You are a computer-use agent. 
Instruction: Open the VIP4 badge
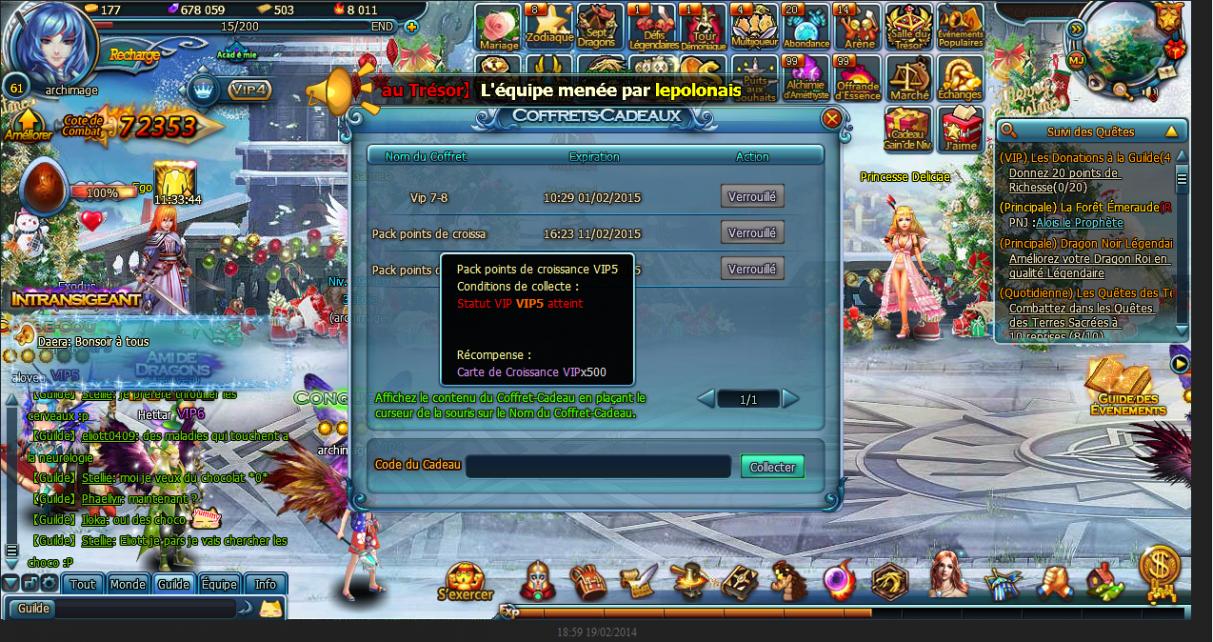(x=248, y=90)
